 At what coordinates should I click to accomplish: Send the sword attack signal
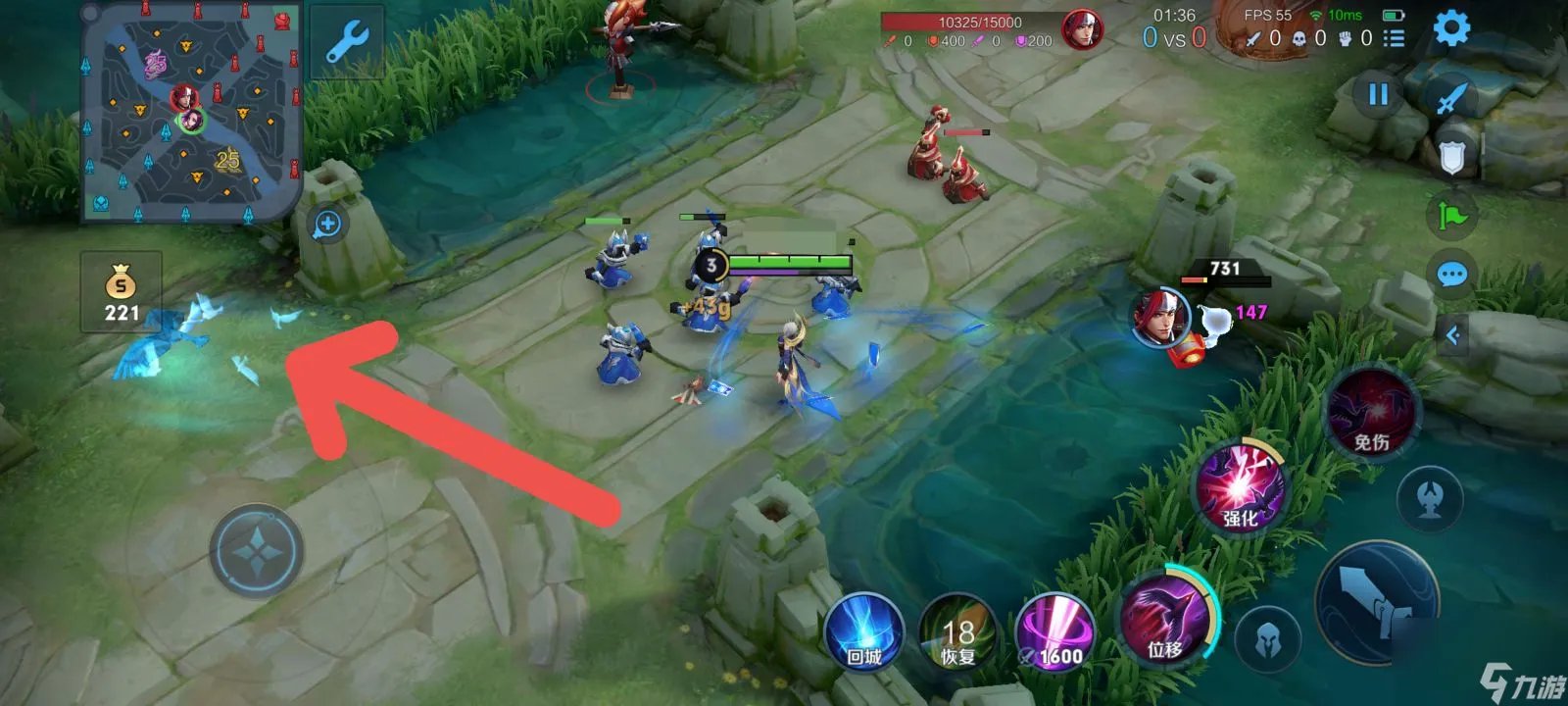coord(1451,98)
